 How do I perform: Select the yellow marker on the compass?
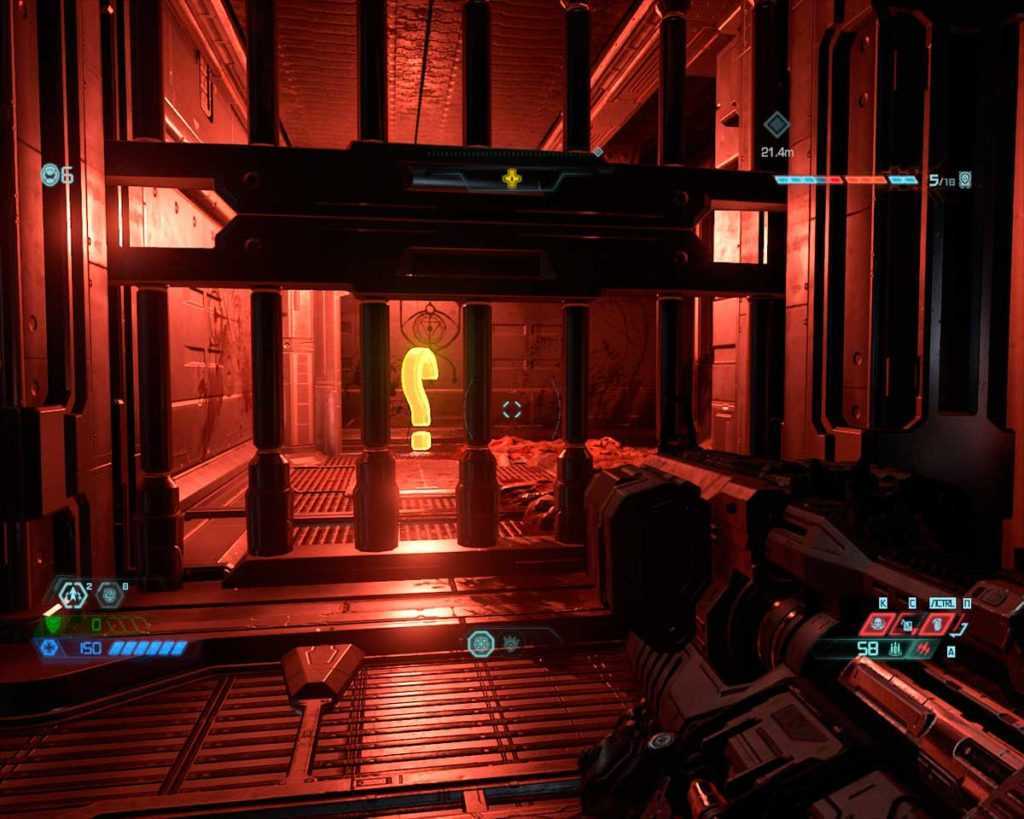coord(512,179)
